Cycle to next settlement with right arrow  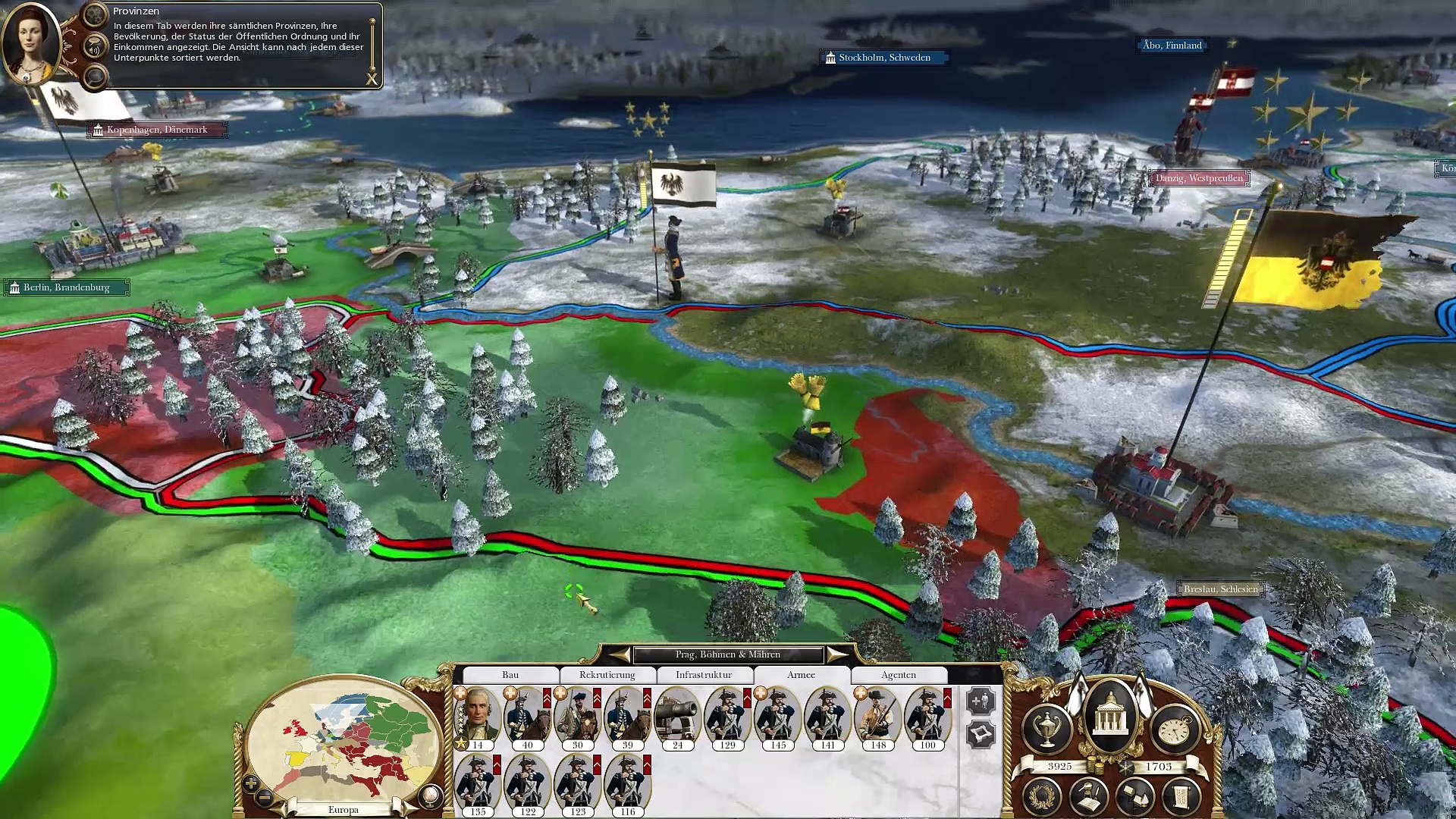point(836,654)
